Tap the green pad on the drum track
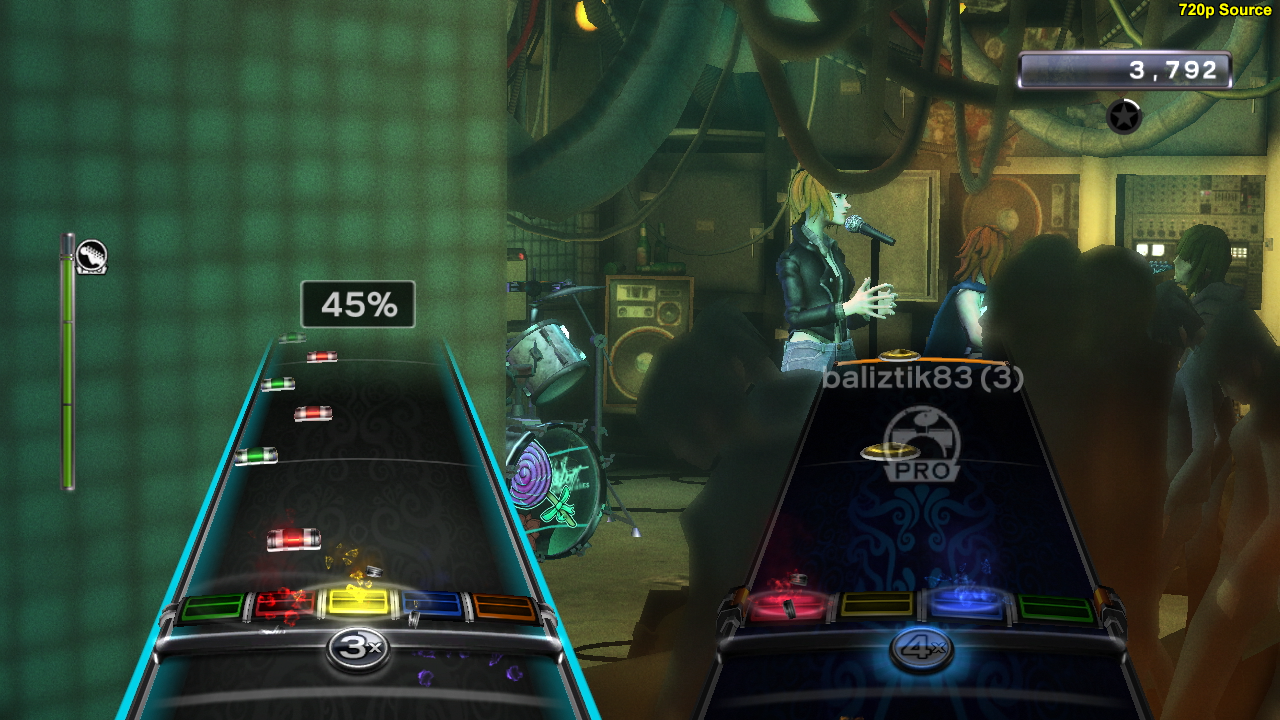Image resolution: width=1280 pixels, height=720 pixels. coord(1054,607)
